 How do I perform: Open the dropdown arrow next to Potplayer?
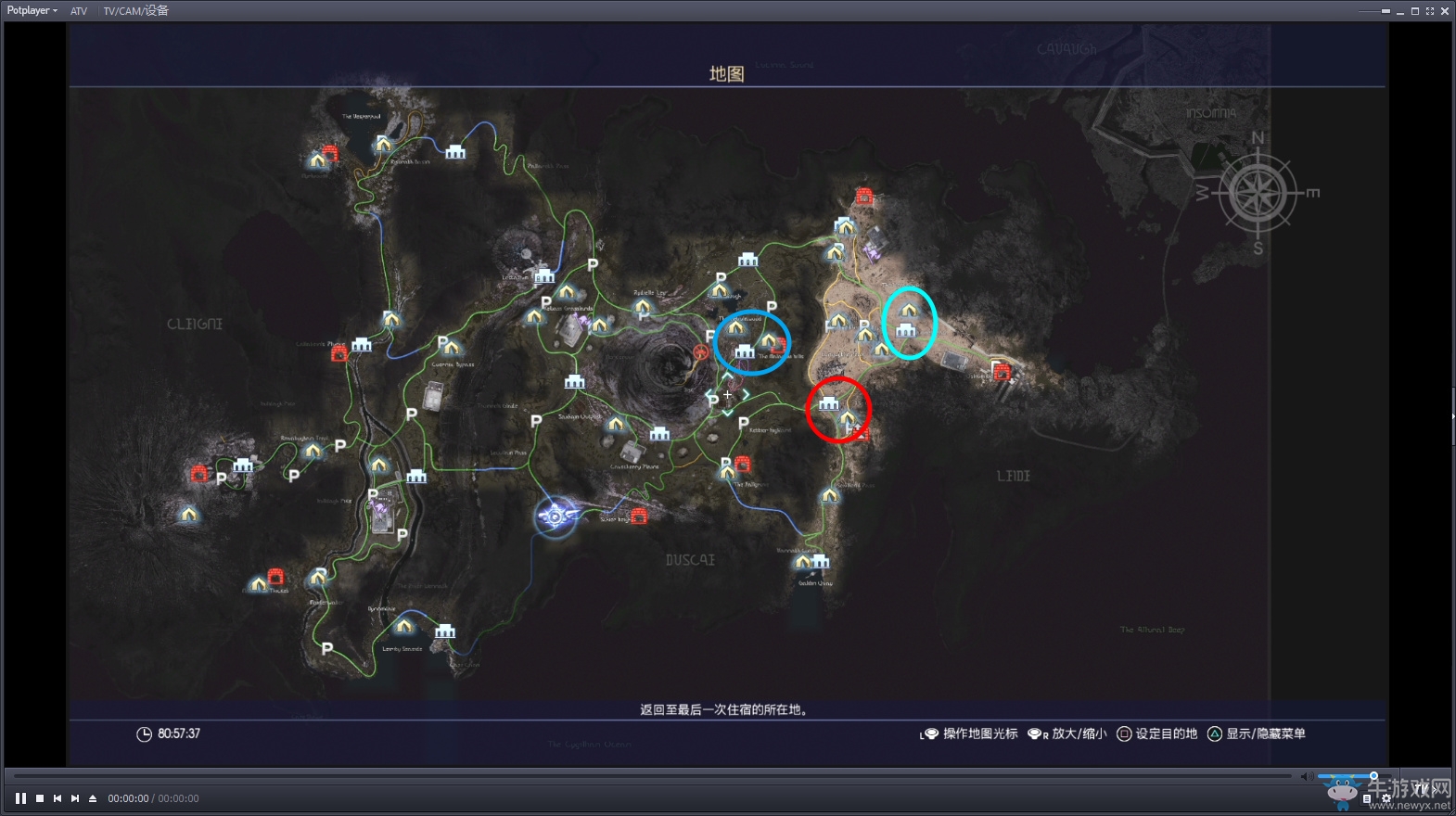pos(54,10)
